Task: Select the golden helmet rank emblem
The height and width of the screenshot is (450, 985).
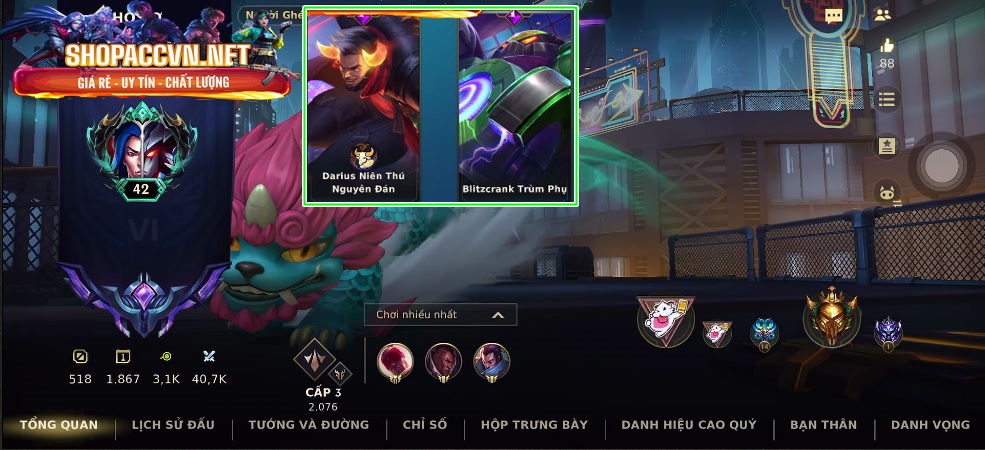Action: [x=832, y=318]
